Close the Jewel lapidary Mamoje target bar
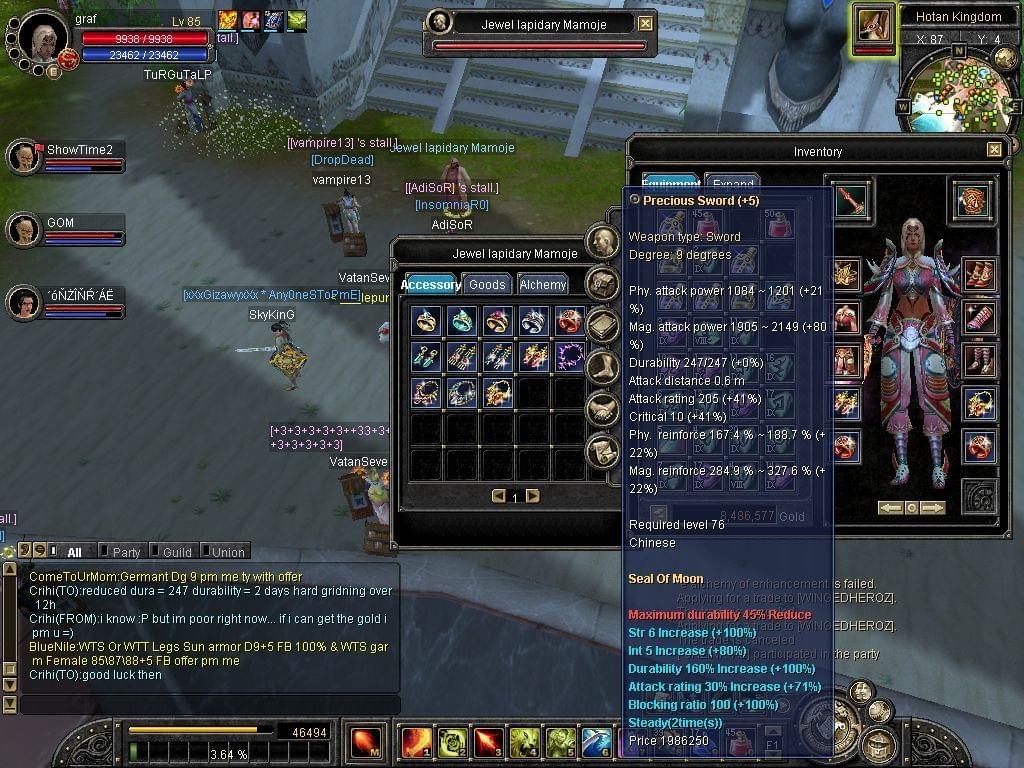The image size is (1024, 768). (645, 24)
